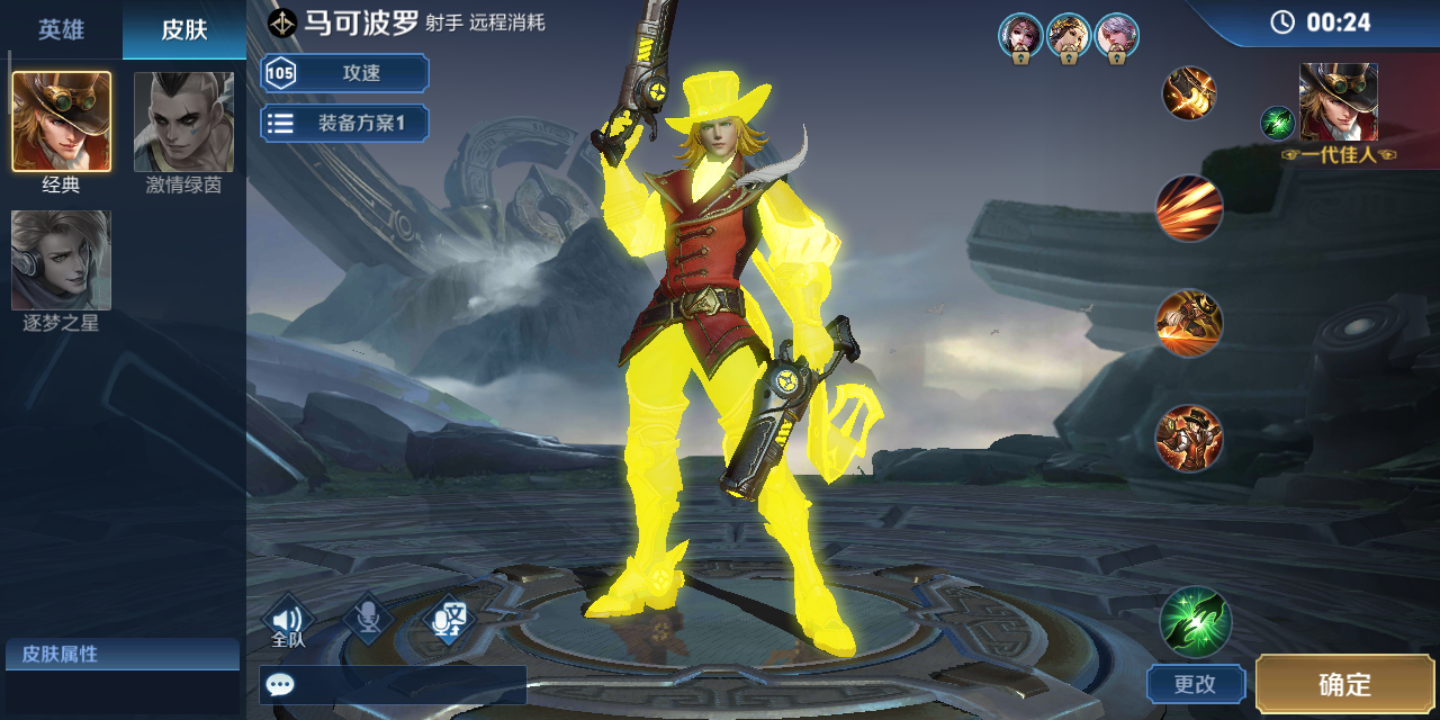Open the 装备方案1 equipment plan
This screenshot has height=720, width=1440.
pyautogui.click(x=344, y=122)
